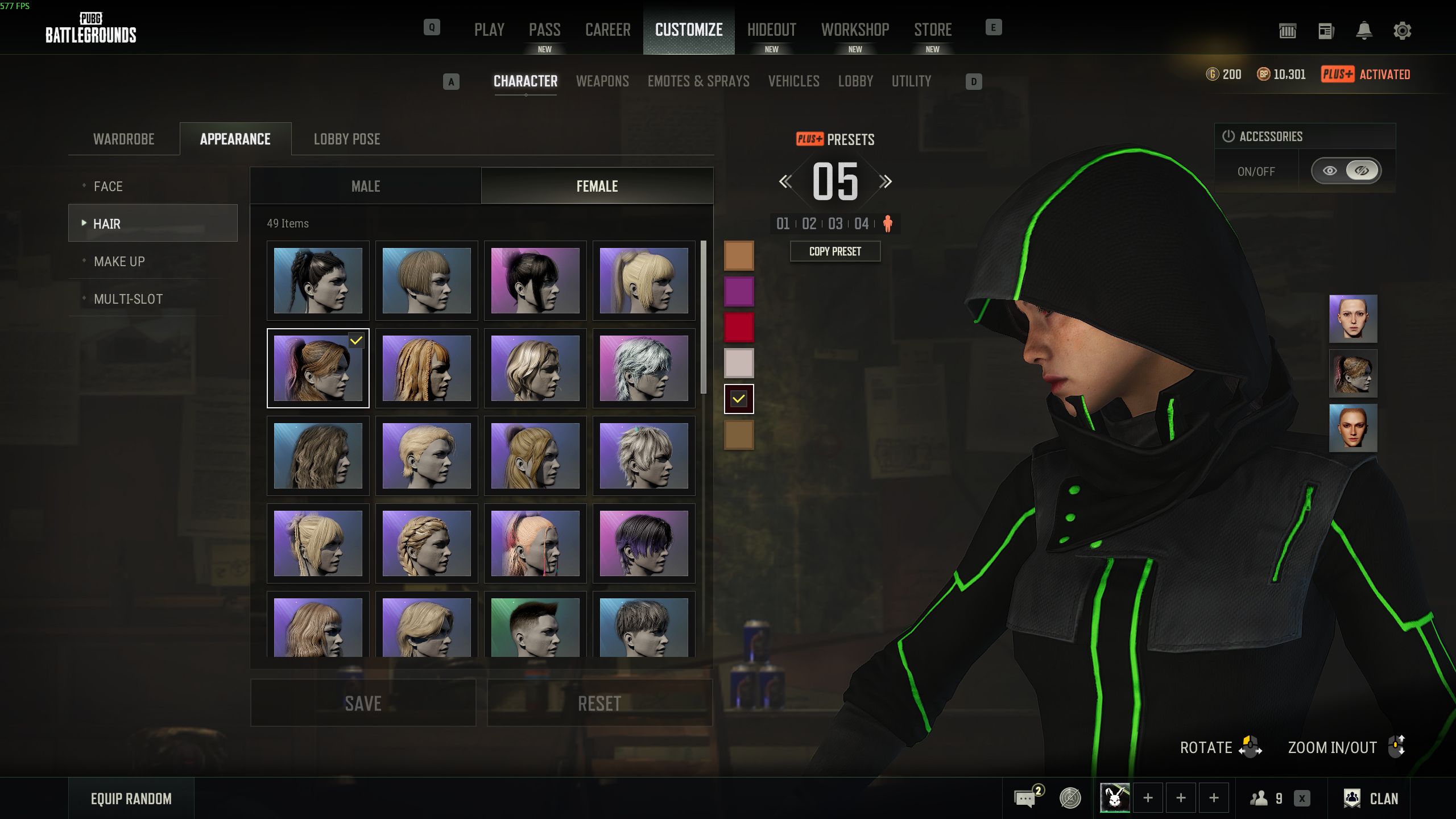Screen dimensions: 1456x819
Task: Choose the Face appearance category
Action: click(108, 187)
